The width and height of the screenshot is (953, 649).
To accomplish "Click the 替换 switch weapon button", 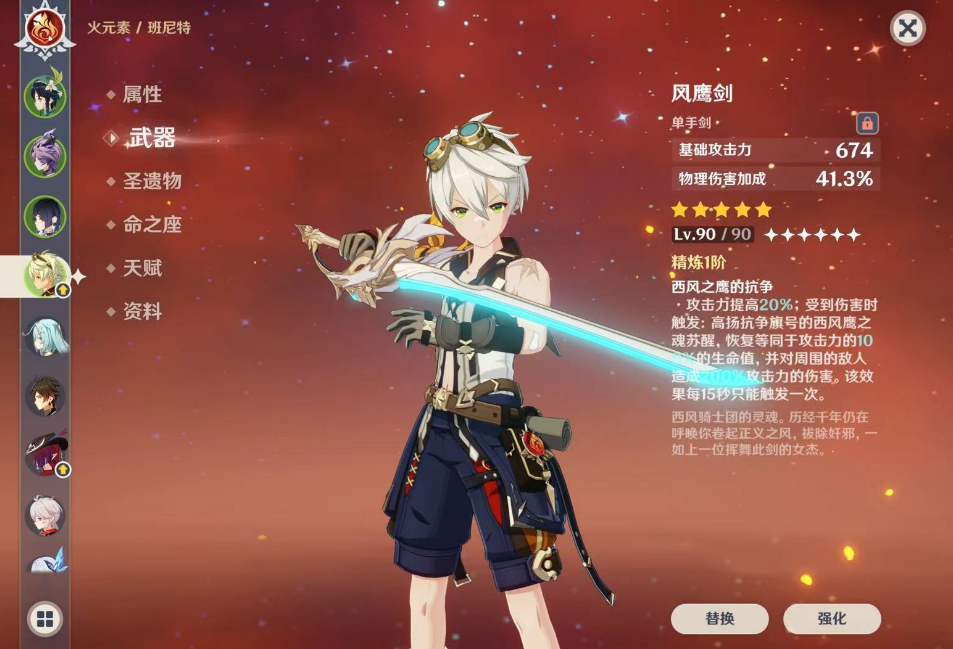I will point(720,619).
